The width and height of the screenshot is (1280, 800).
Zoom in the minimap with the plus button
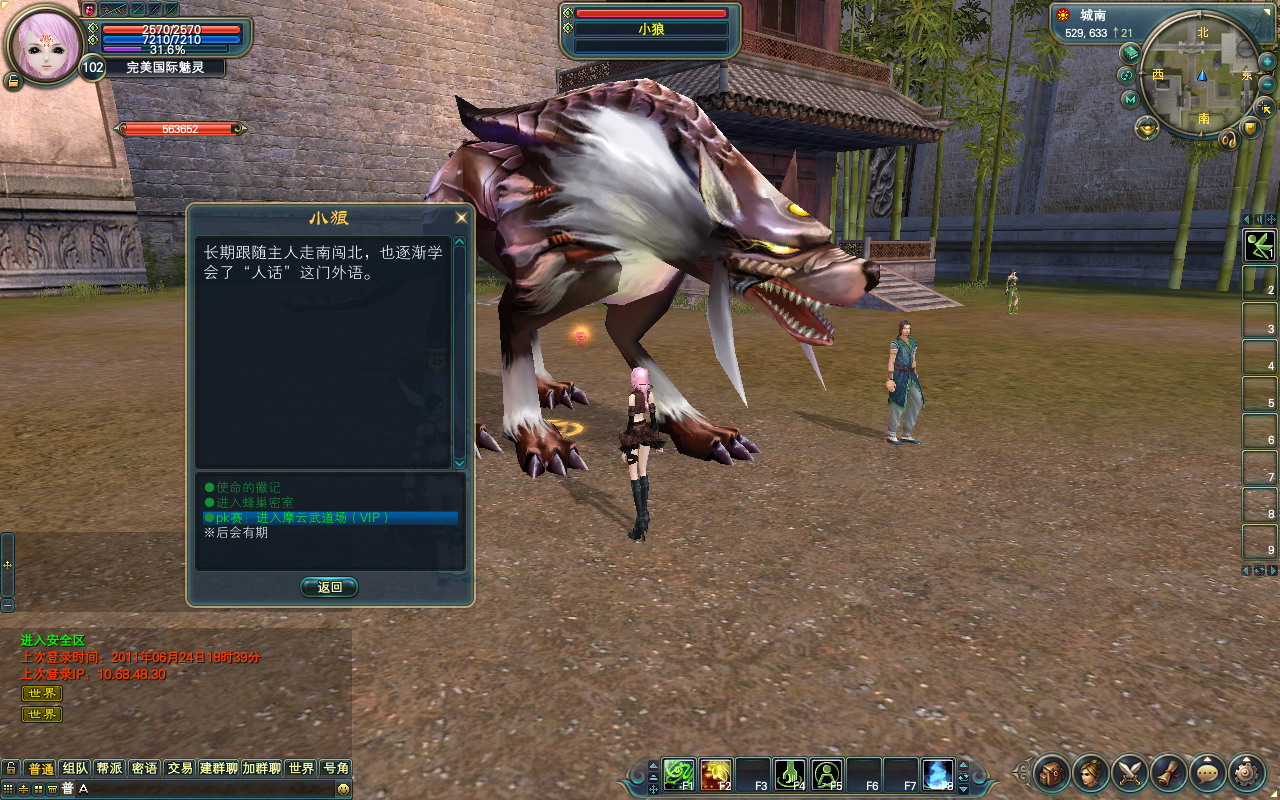pos(1266,61)
